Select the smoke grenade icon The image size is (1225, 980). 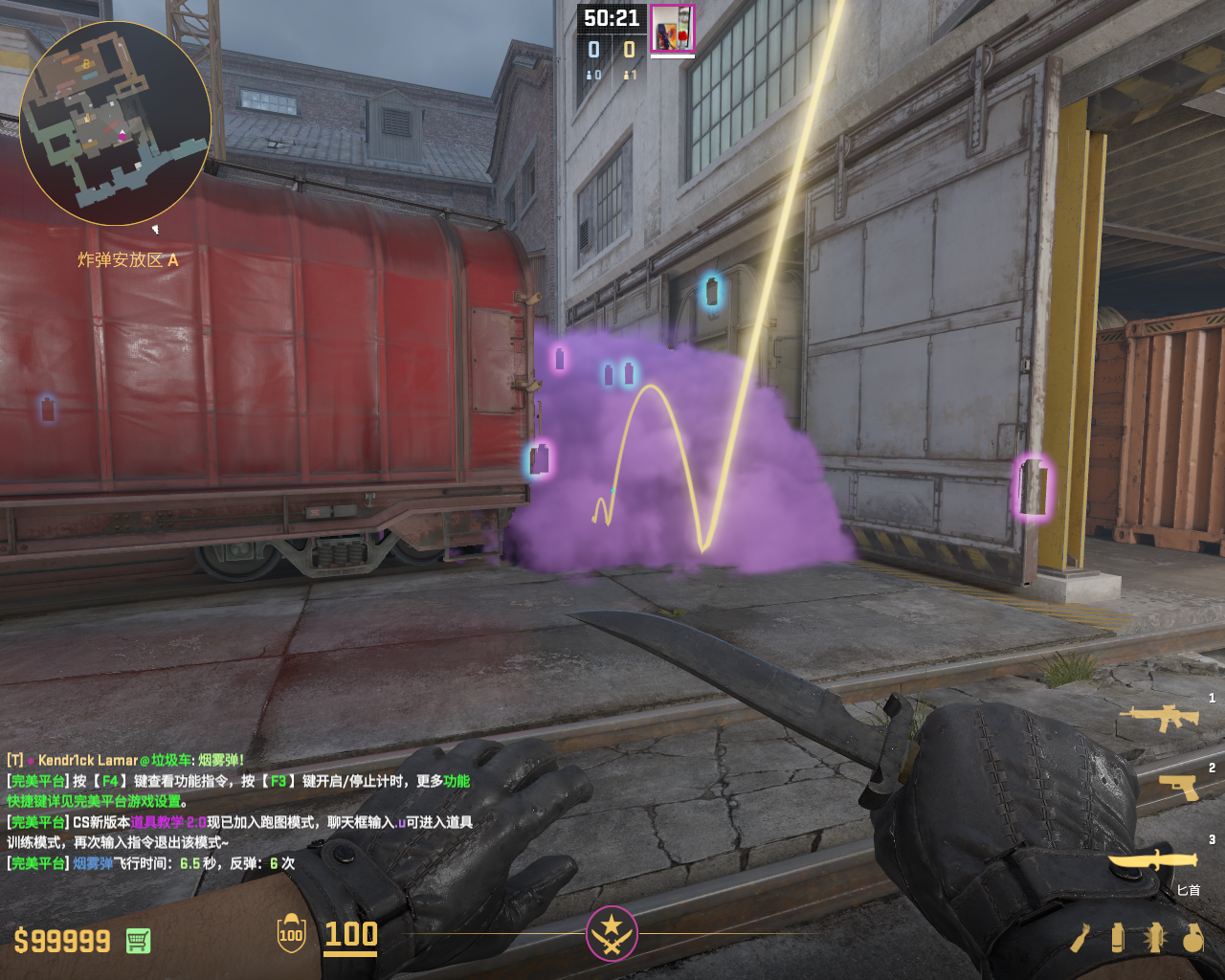(x=1117, y=938)
